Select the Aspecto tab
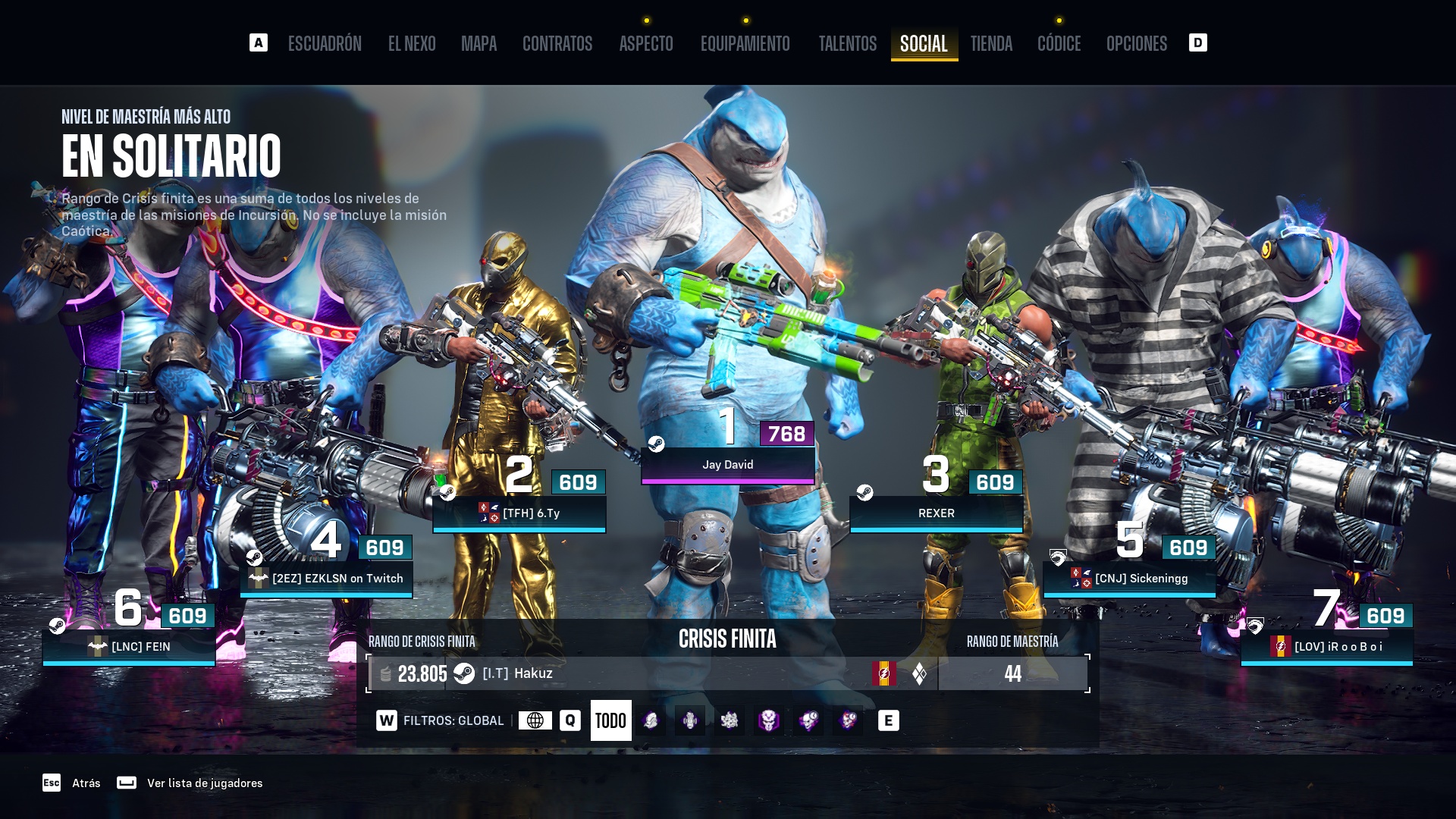The height and width of the screenshot is (819, 1456). tap(646, 44)
